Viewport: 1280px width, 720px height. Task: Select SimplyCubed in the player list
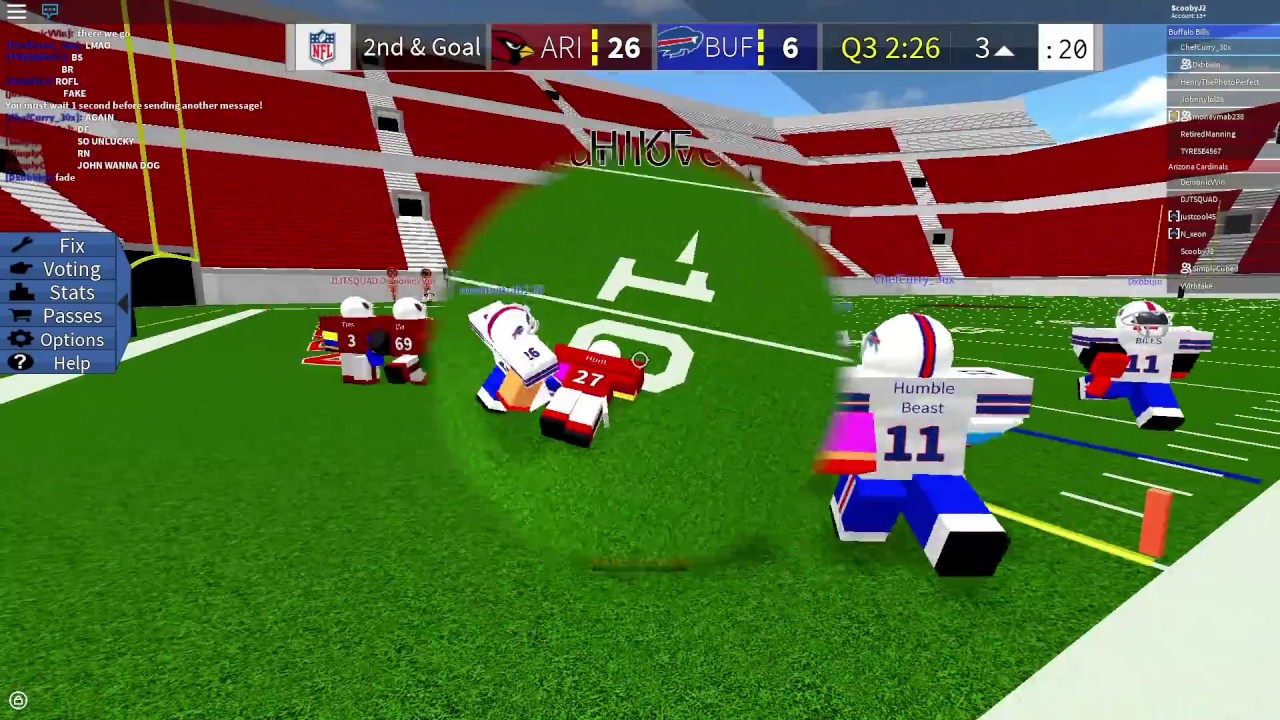(1215, 268)
